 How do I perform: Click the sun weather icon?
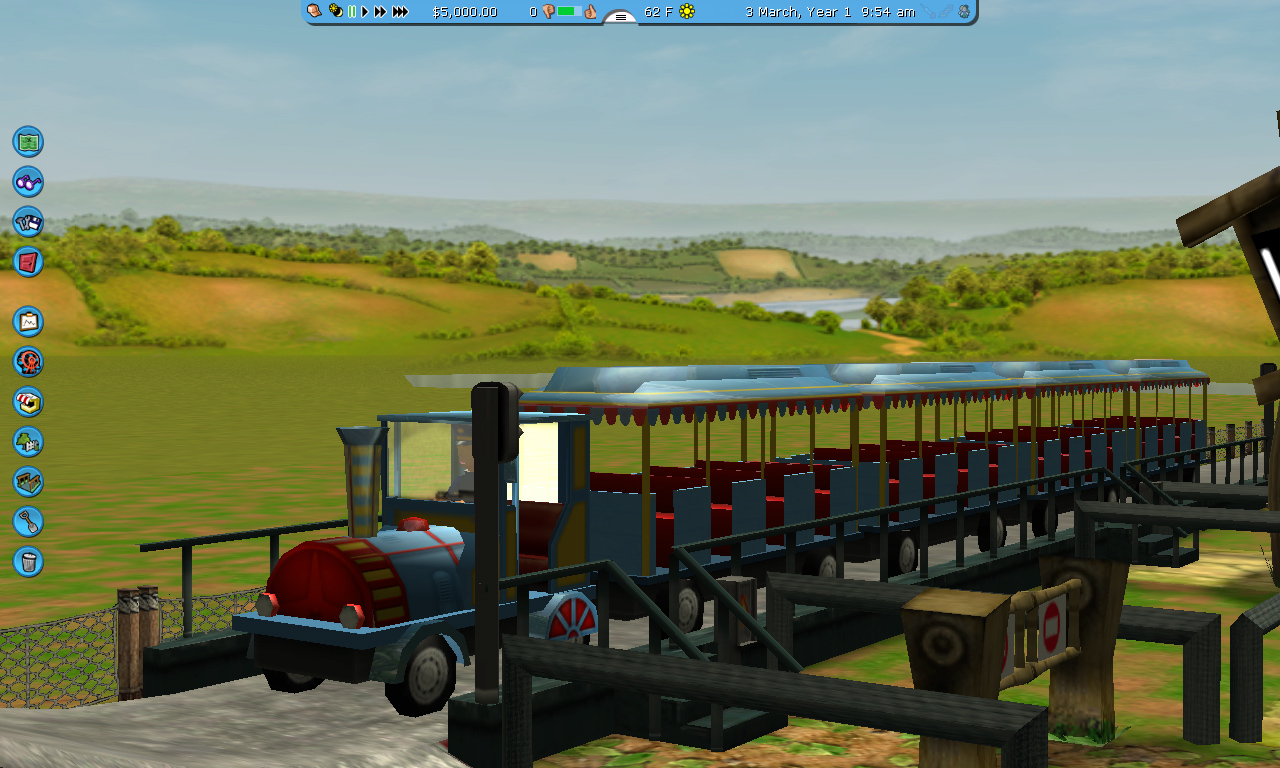coord(687,12)
